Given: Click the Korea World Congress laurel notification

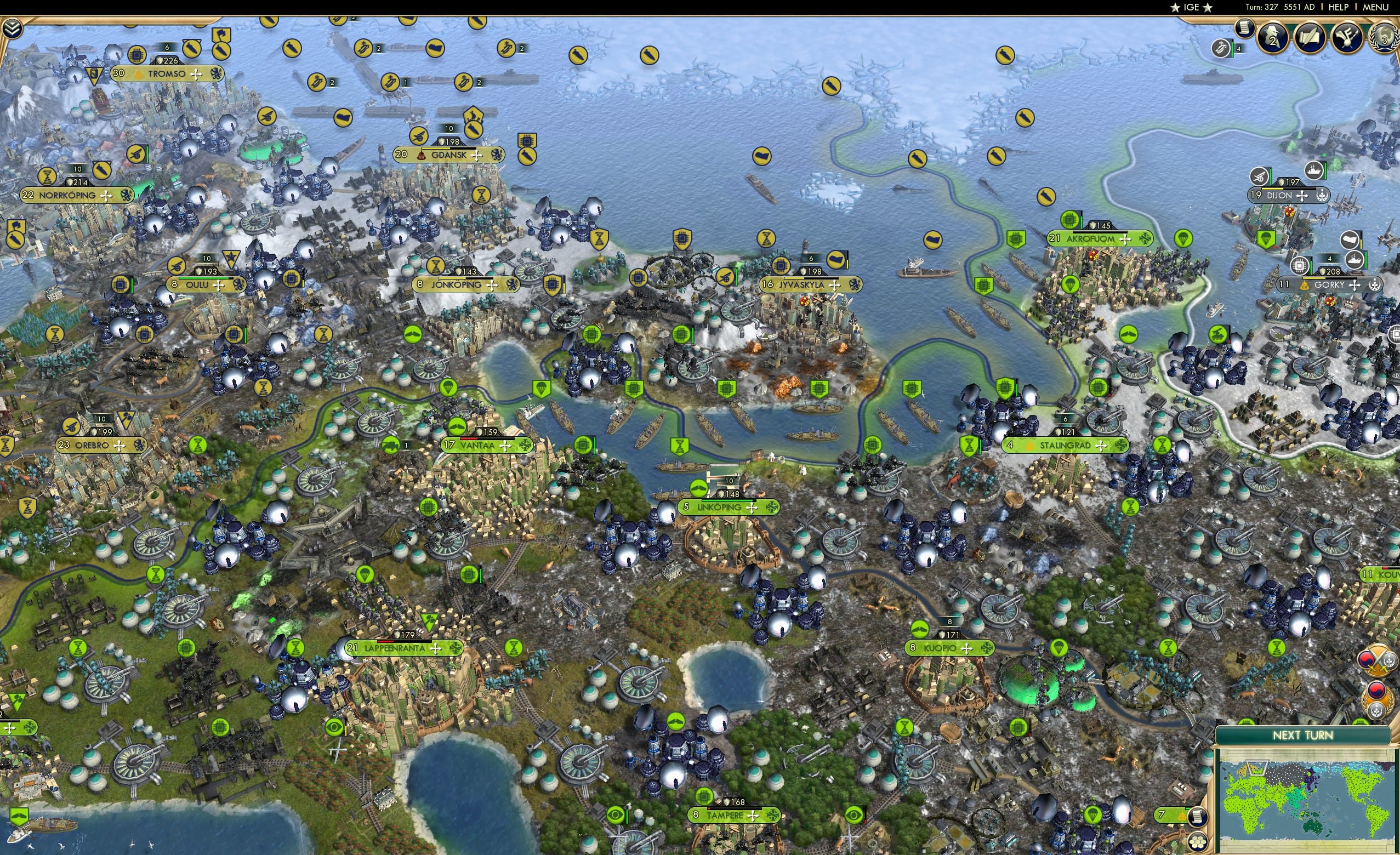Looking at the screenshot, I should 1377,698.
